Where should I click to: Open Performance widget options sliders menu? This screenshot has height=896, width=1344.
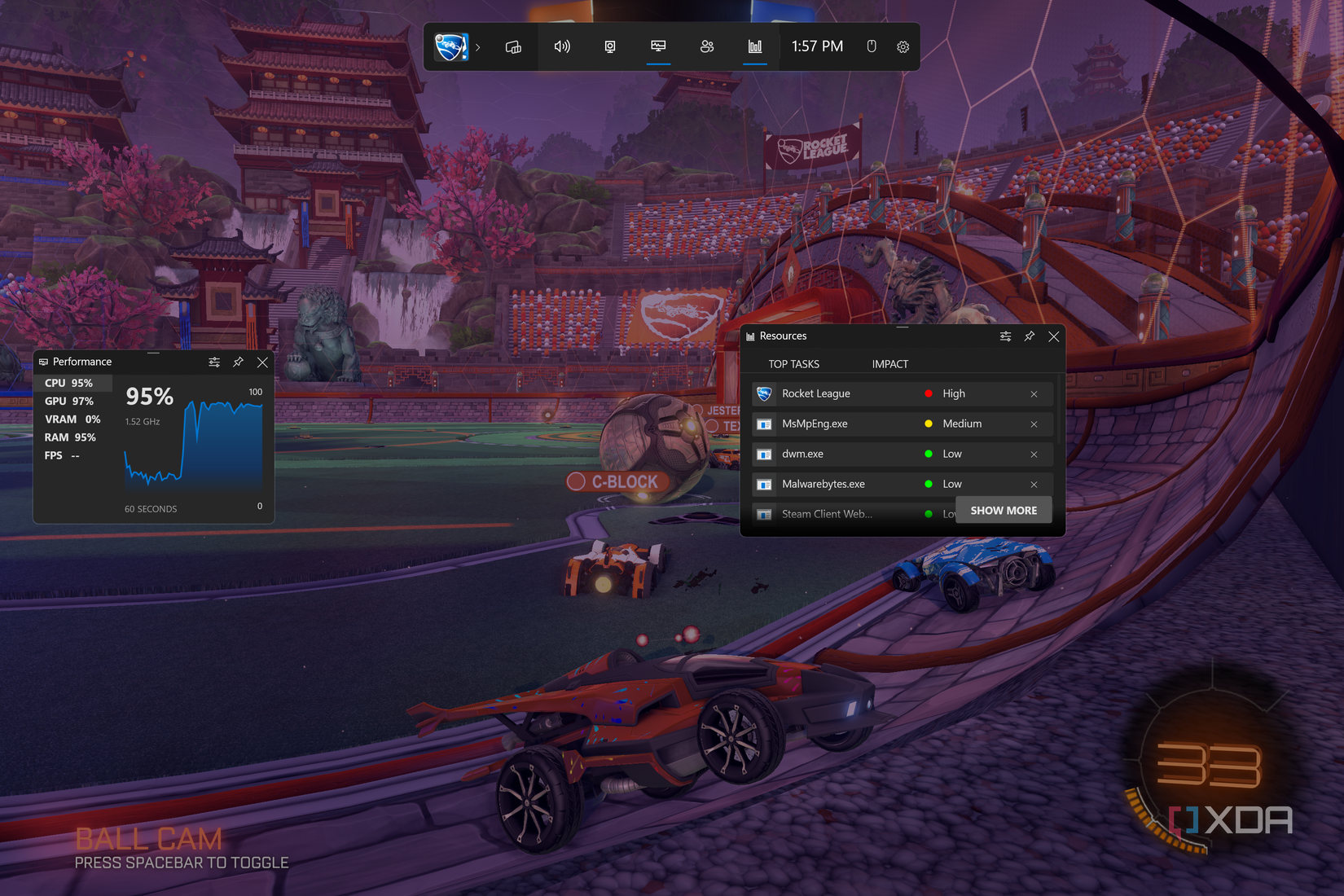point(214,362)
